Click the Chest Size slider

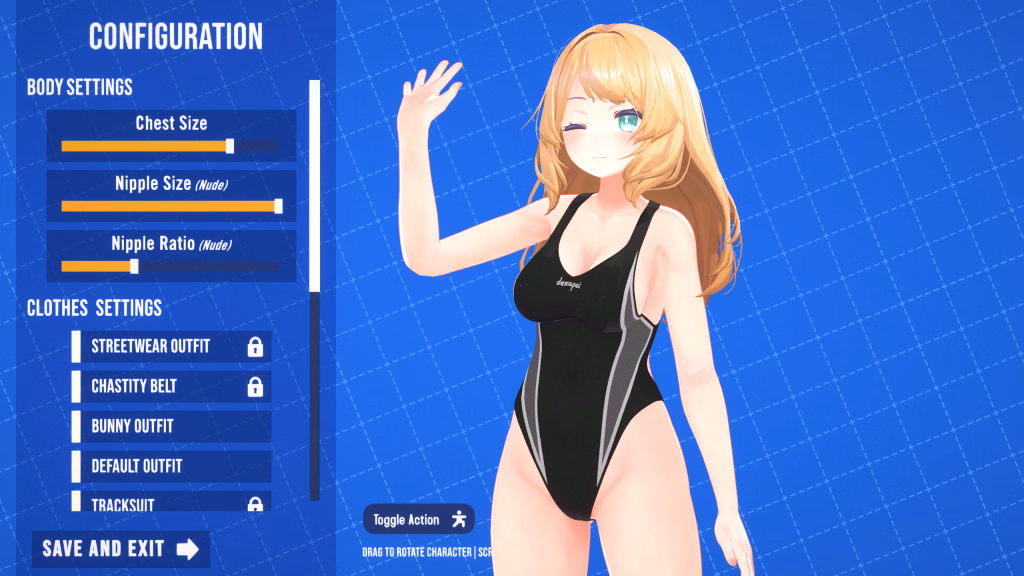click(x=170, y=146)
